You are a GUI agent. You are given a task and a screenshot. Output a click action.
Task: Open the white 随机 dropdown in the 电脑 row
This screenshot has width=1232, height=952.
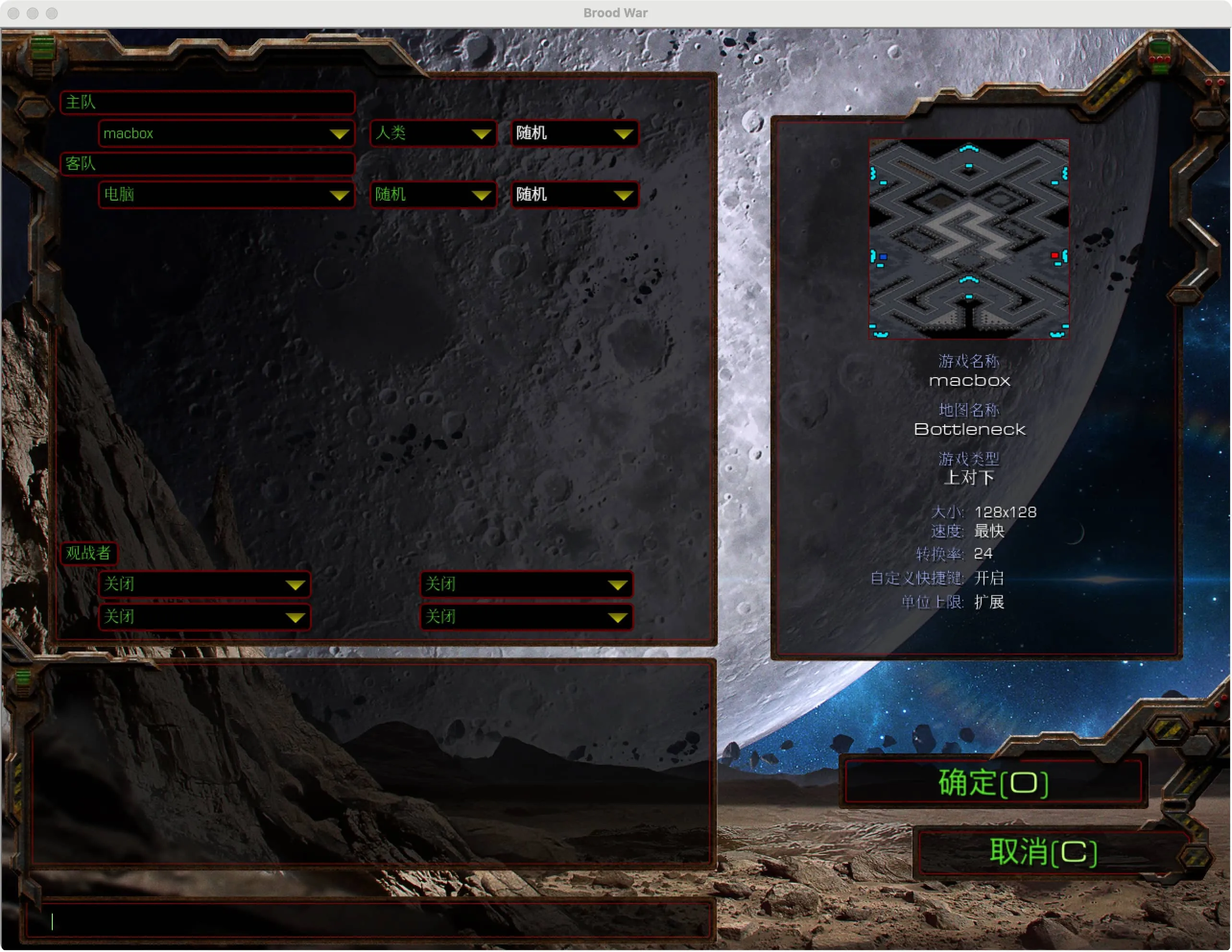pyautogui.click(x=574, y=195)
